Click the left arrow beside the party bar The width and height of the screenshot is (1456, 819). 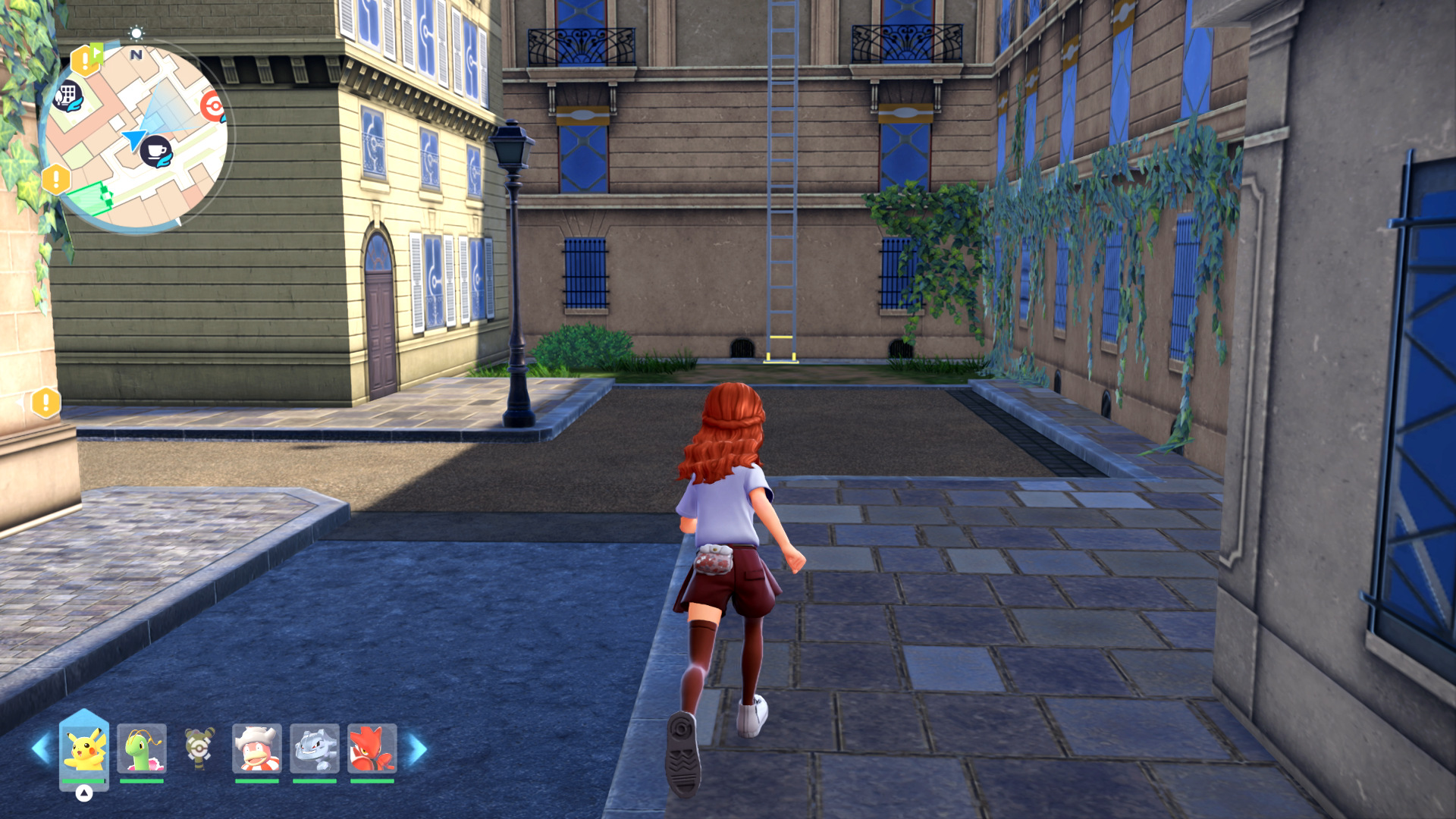(41, 748)
